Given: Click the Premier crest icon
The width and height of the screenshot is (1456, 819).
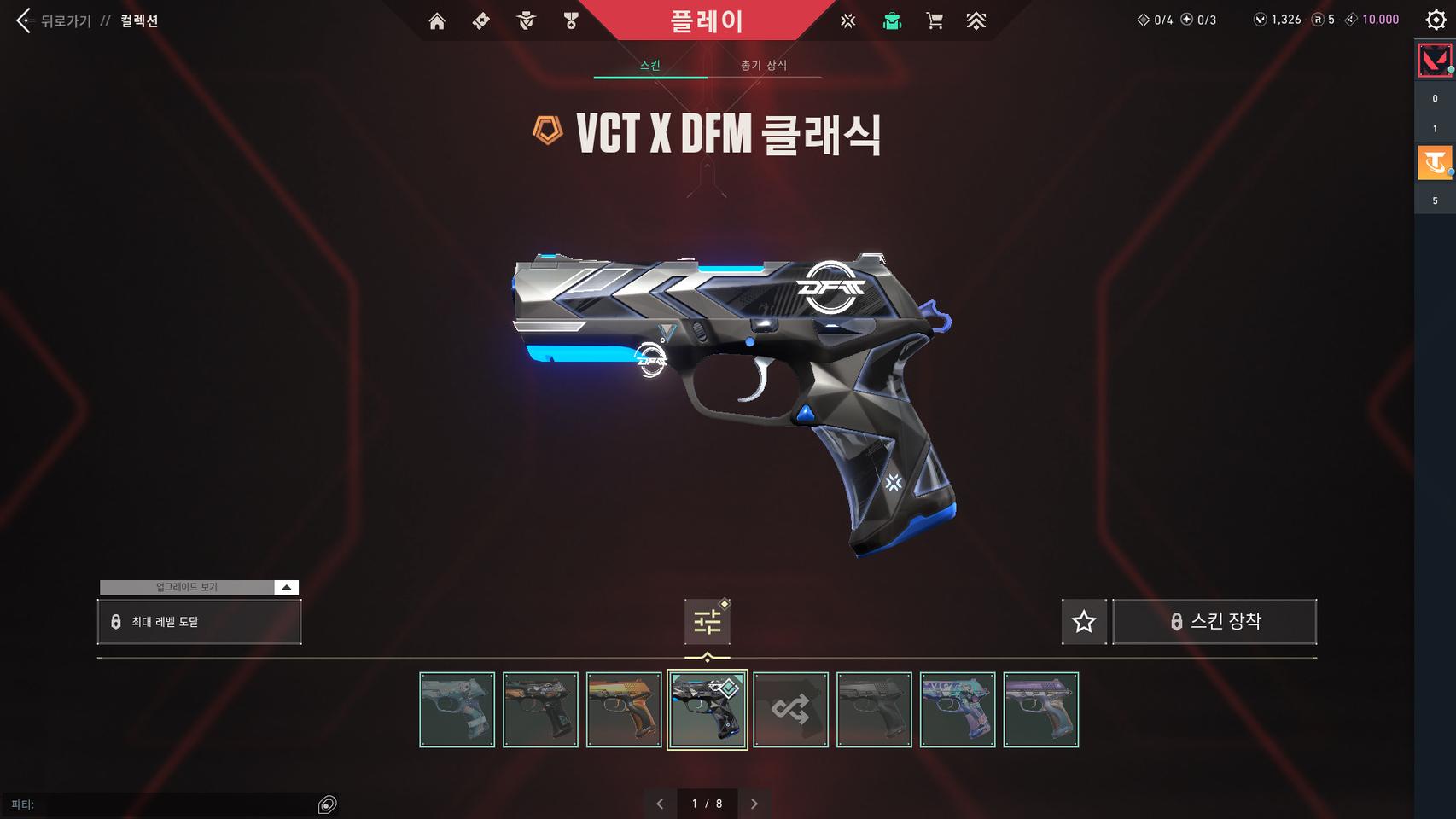Looking at the screenshot, I should click(x=976, y=21).
